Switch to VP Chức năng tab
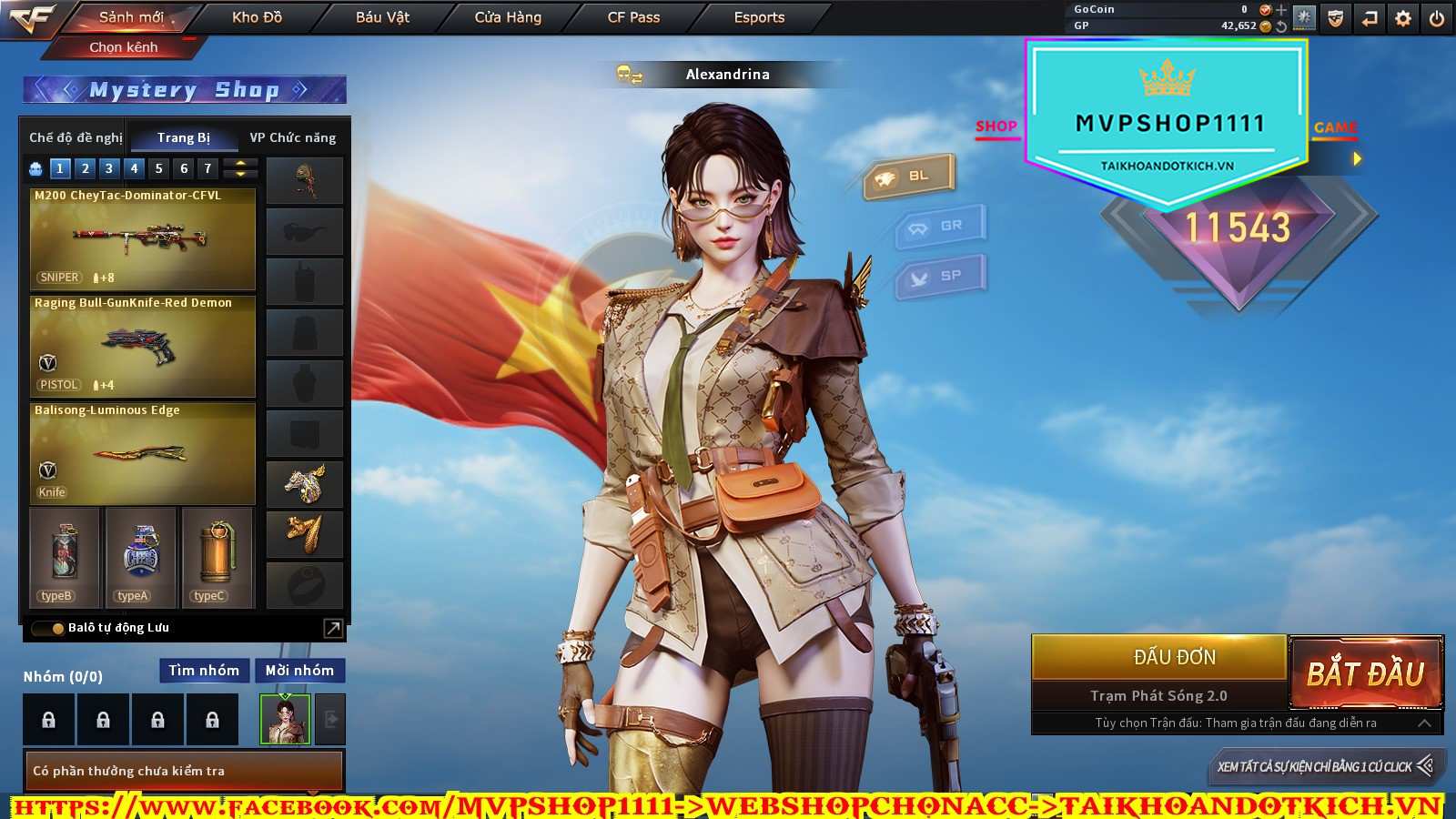1456x819 pixels. pyautogui.click(x=292, y=137)
